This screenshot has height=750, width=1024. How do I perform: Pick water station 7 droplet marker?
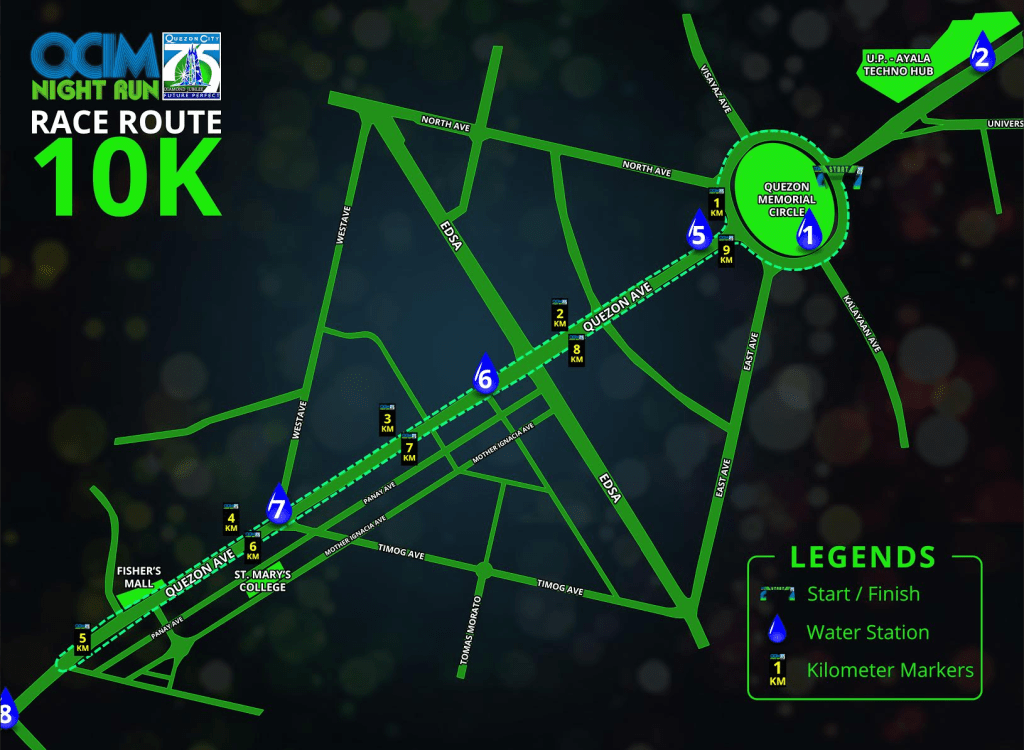(278, 505)
